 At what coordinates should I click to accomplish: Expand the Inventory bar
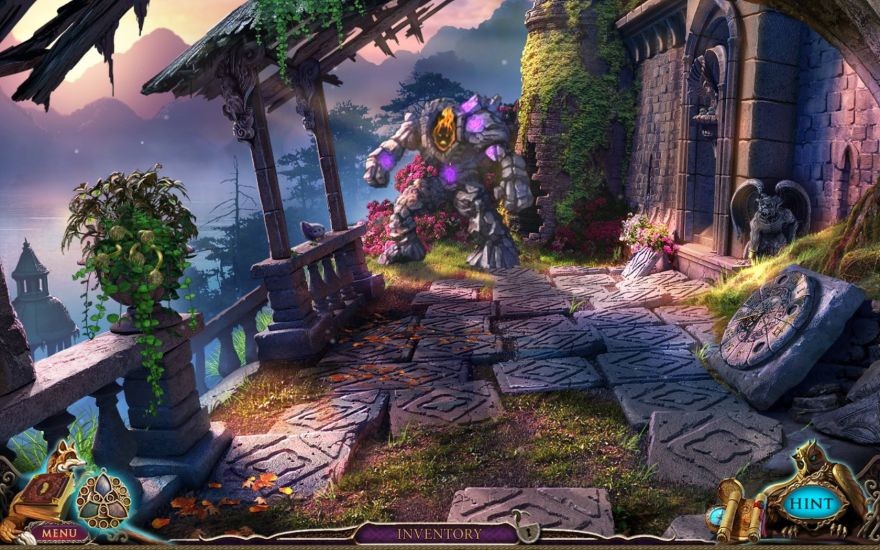(x=438, y=534)
